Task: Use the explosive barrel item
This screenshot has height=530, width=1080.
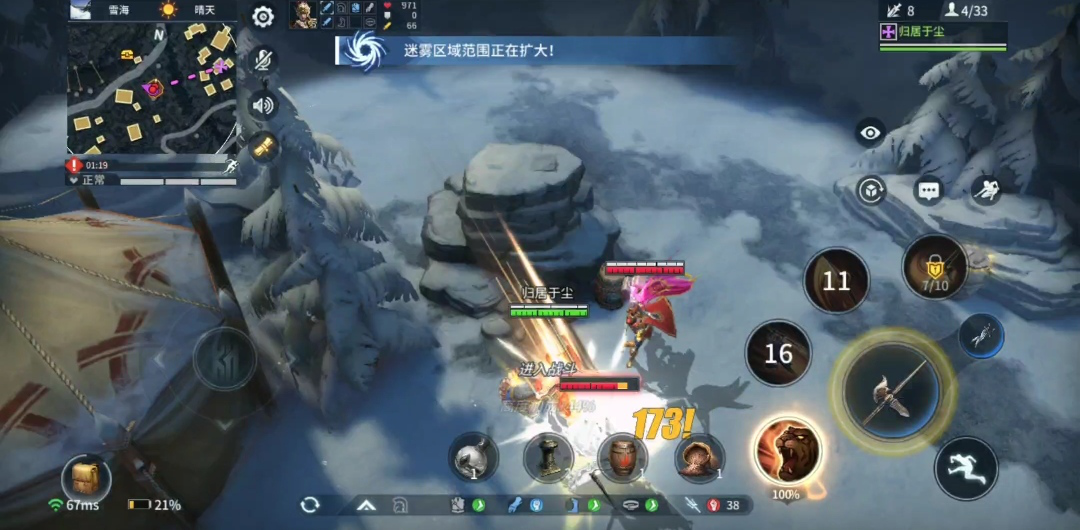Action: tap(622, 459)
